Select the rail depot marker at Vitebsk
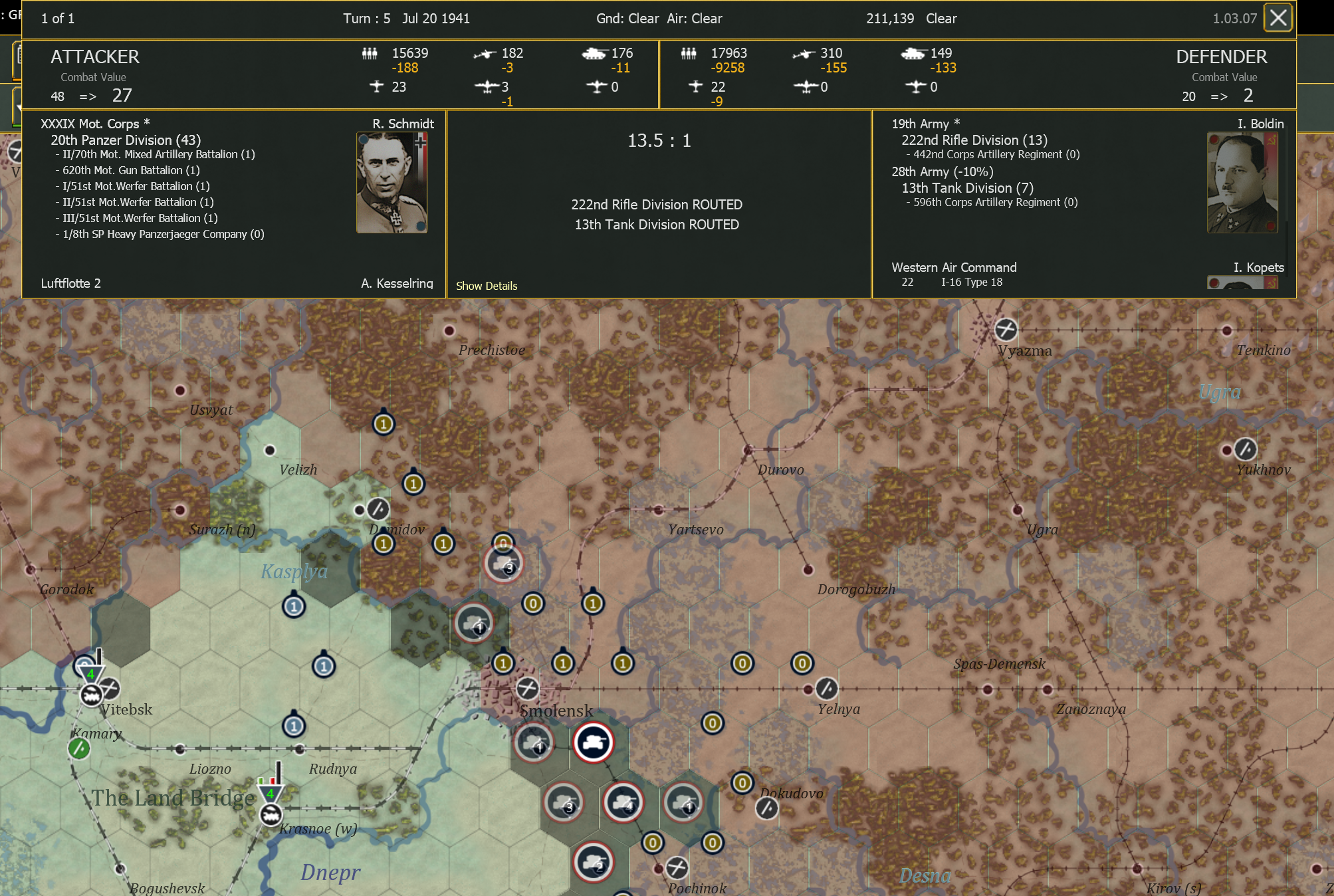Viewport: 1334px width, 896px height. click(x=91, y=695)
